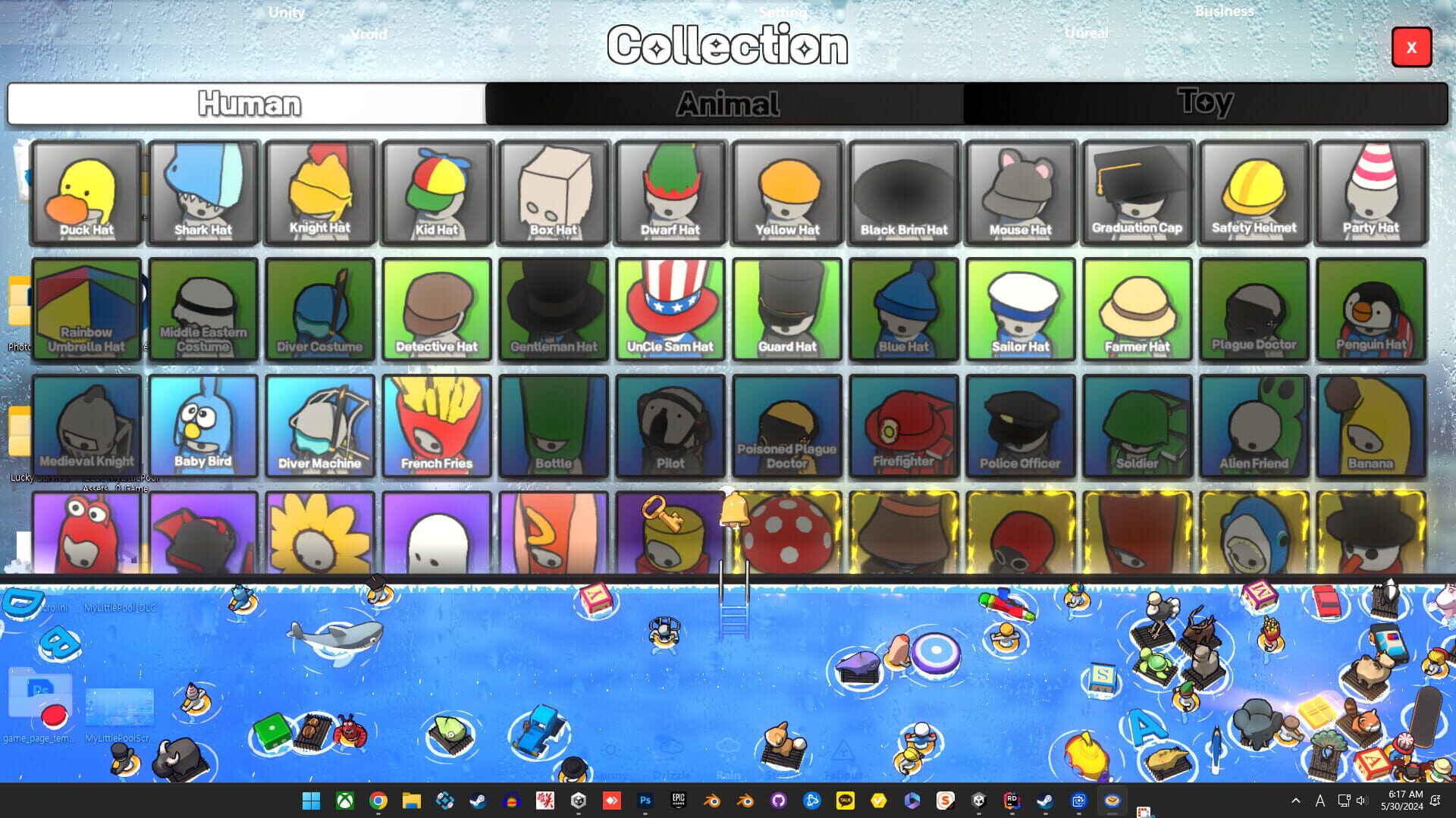Select the Knight Hat
This screenshot has height=818, width=1456.
click(319, 190)
